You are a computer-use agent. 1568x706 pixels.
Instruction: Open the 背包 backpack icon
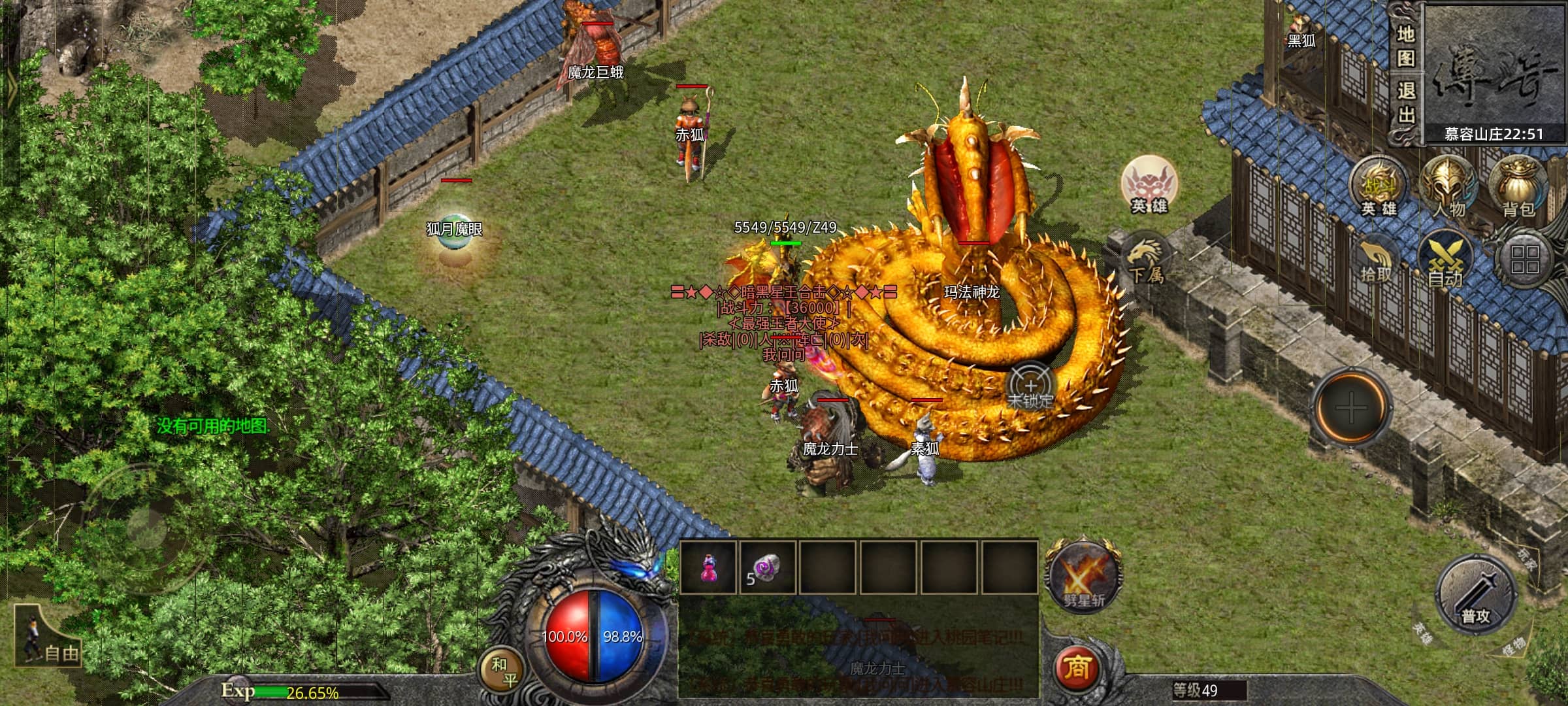(x=1519, y=188)
